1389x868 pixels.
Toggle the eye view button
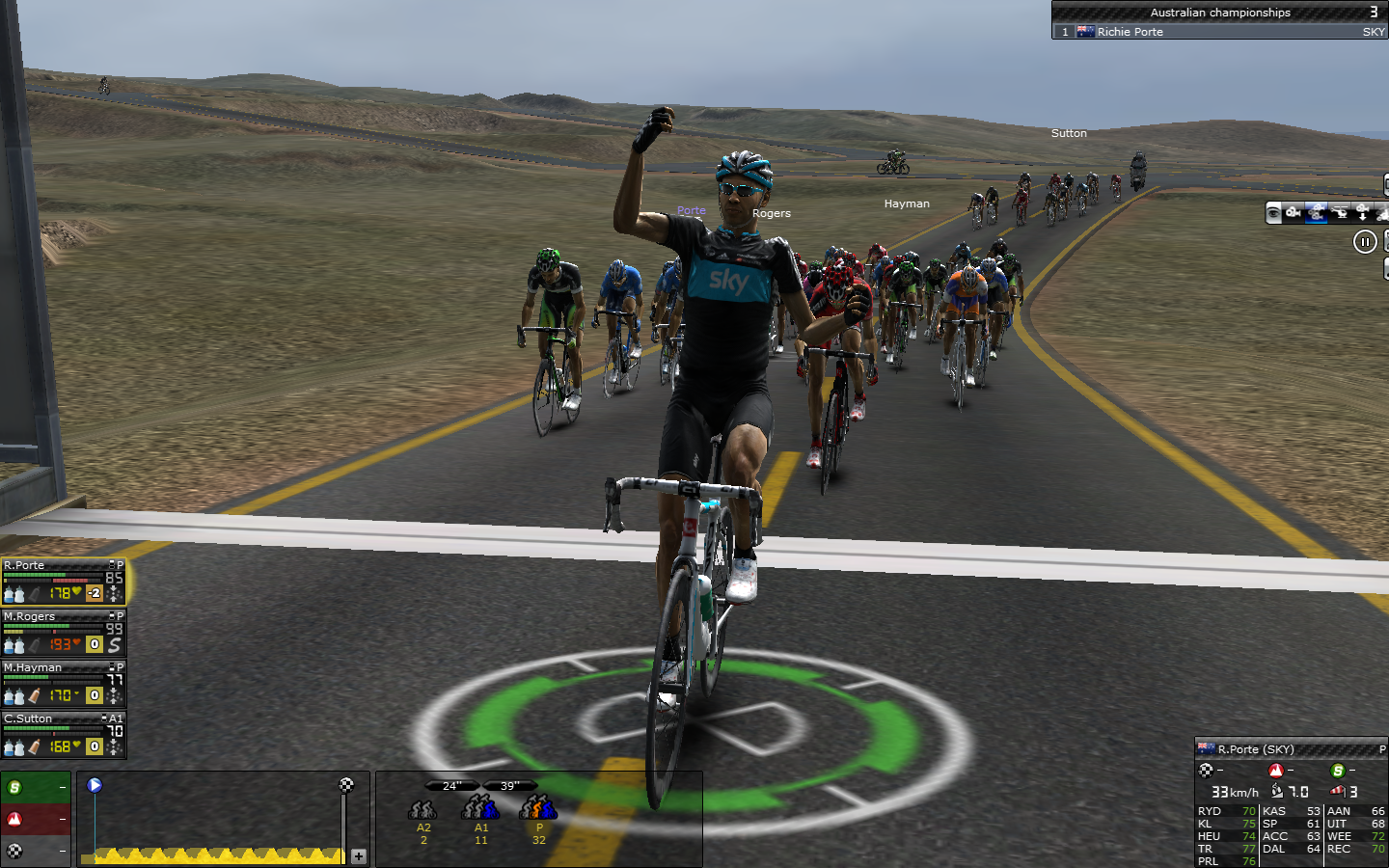(1273, 213)
